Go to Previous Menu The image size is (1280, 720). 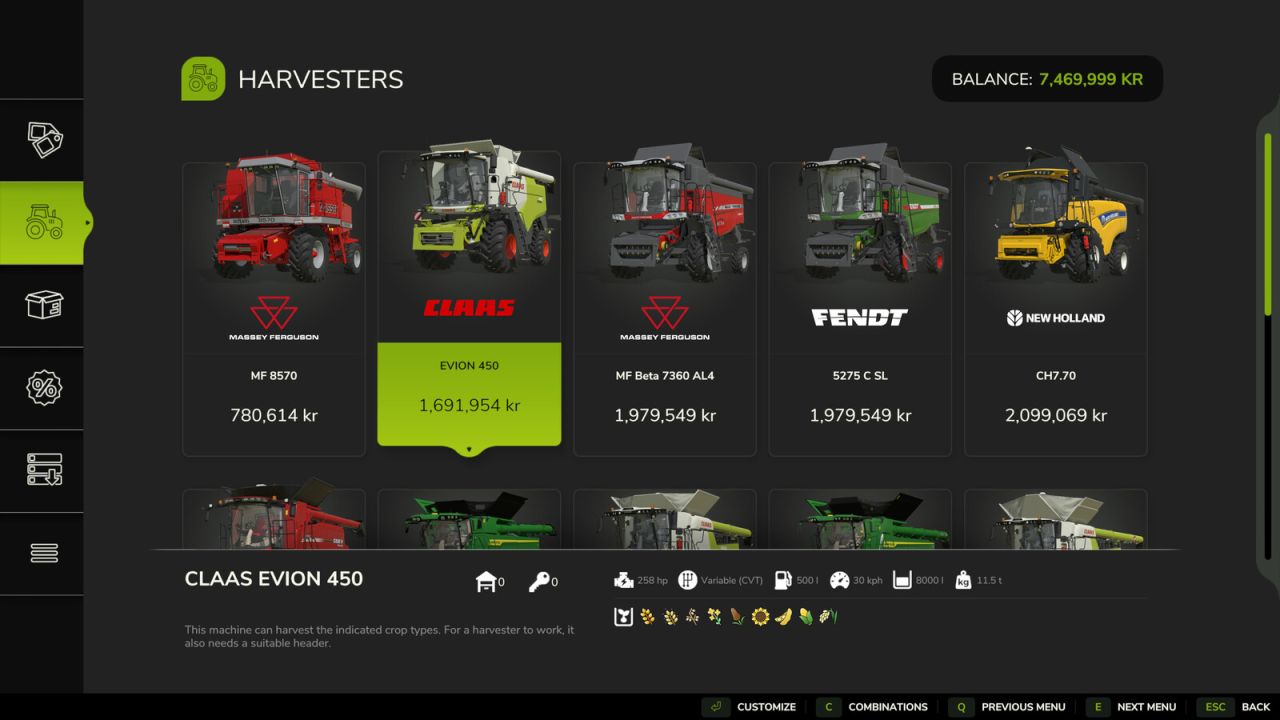click(x=1007, y=707)
